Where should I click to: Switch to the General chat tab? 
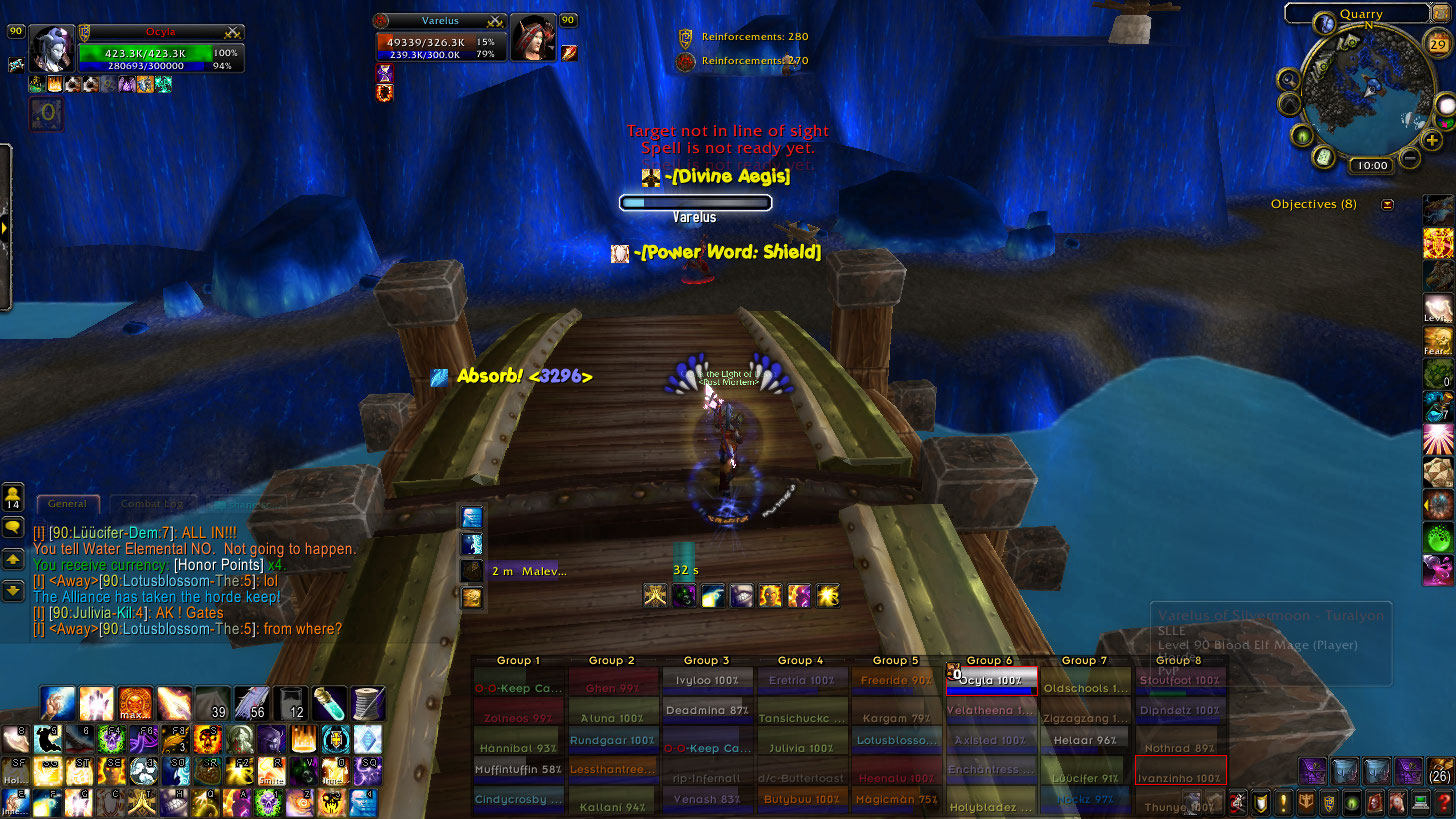[67, 504]
